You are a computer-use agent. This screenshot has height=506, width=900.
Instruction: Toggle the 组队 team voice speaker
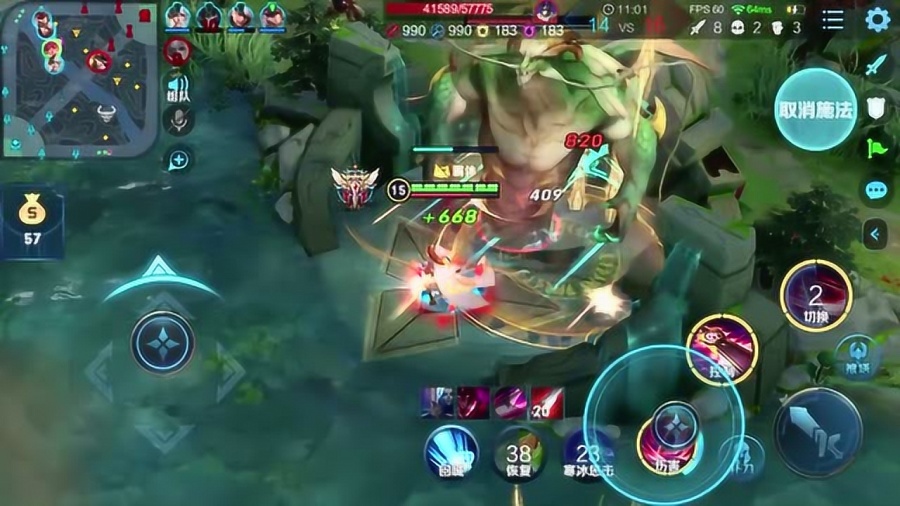click(x=178, y=87)
